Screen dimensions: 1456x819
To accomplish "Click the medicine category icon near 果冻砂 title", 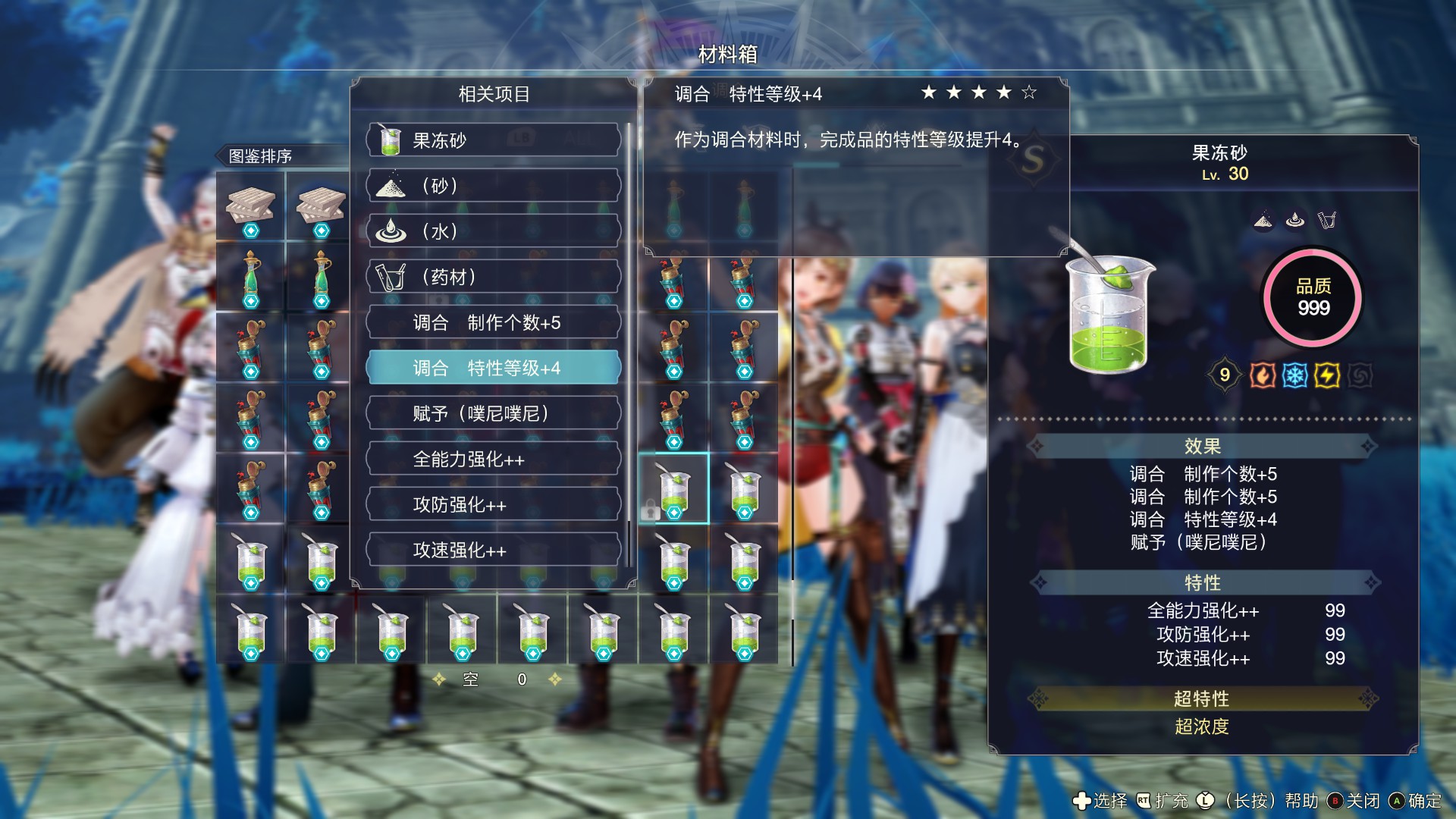I will (x=1328, y=221).
